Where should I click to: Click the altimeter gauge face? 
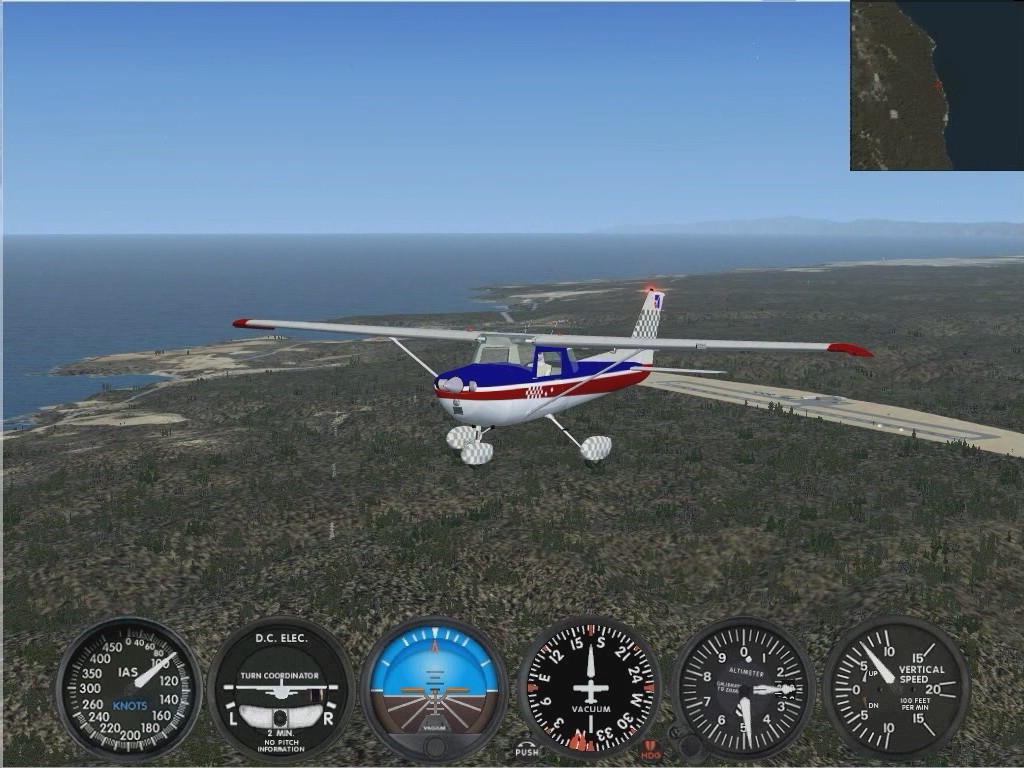click(x=745, y=687)
